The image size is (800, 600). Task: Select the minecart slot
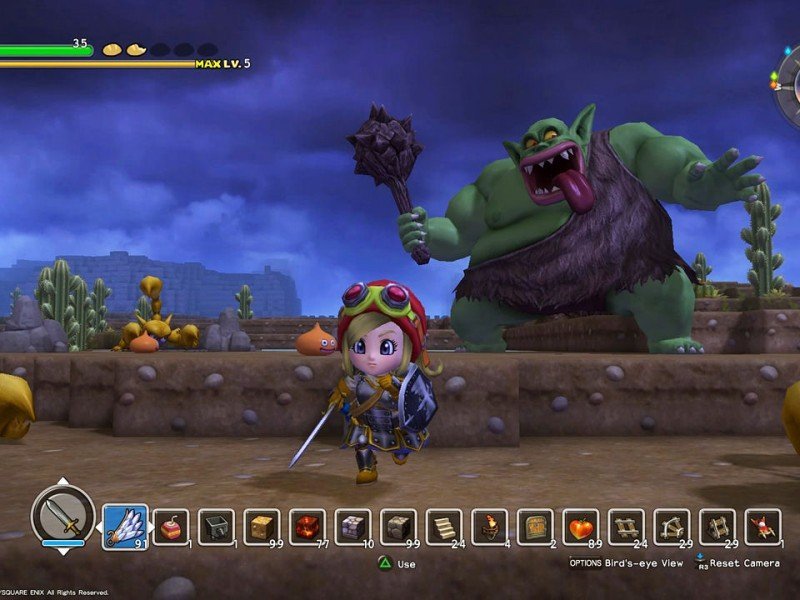(216, 527)
